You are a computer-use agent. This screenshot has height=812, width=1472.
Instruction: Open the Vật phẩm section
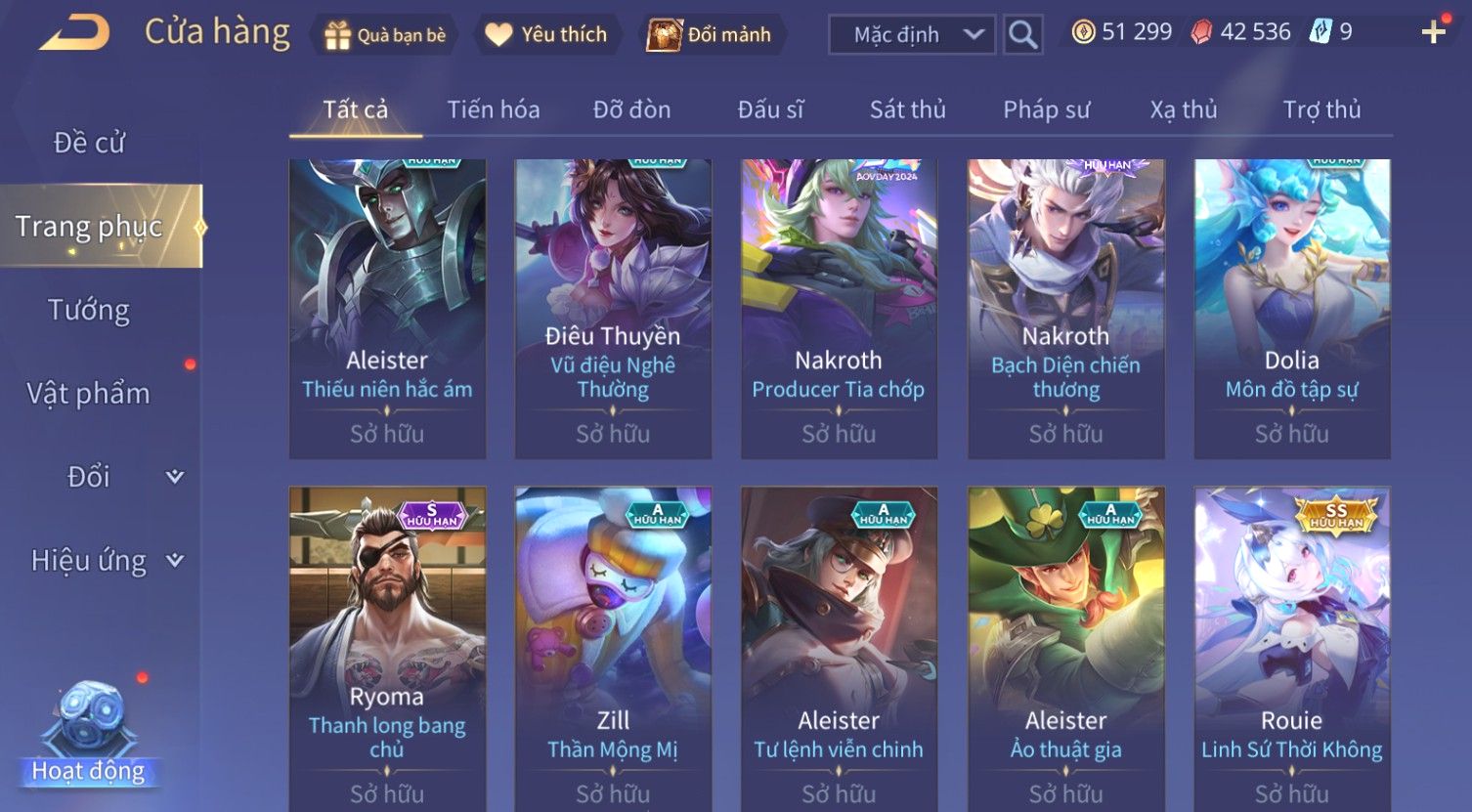click(x=89, y=393)
